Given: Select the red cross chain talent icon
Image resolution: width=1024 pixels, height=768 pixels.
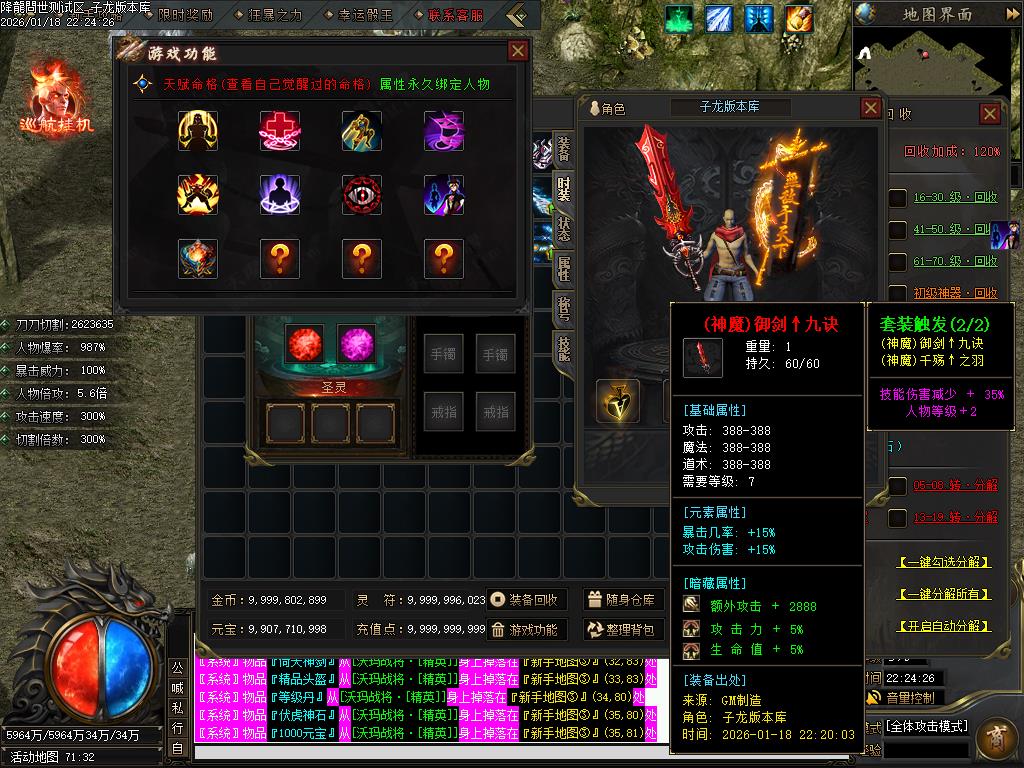Looking at the screenshot, I should pyautogui.click(x=280, y=131).
